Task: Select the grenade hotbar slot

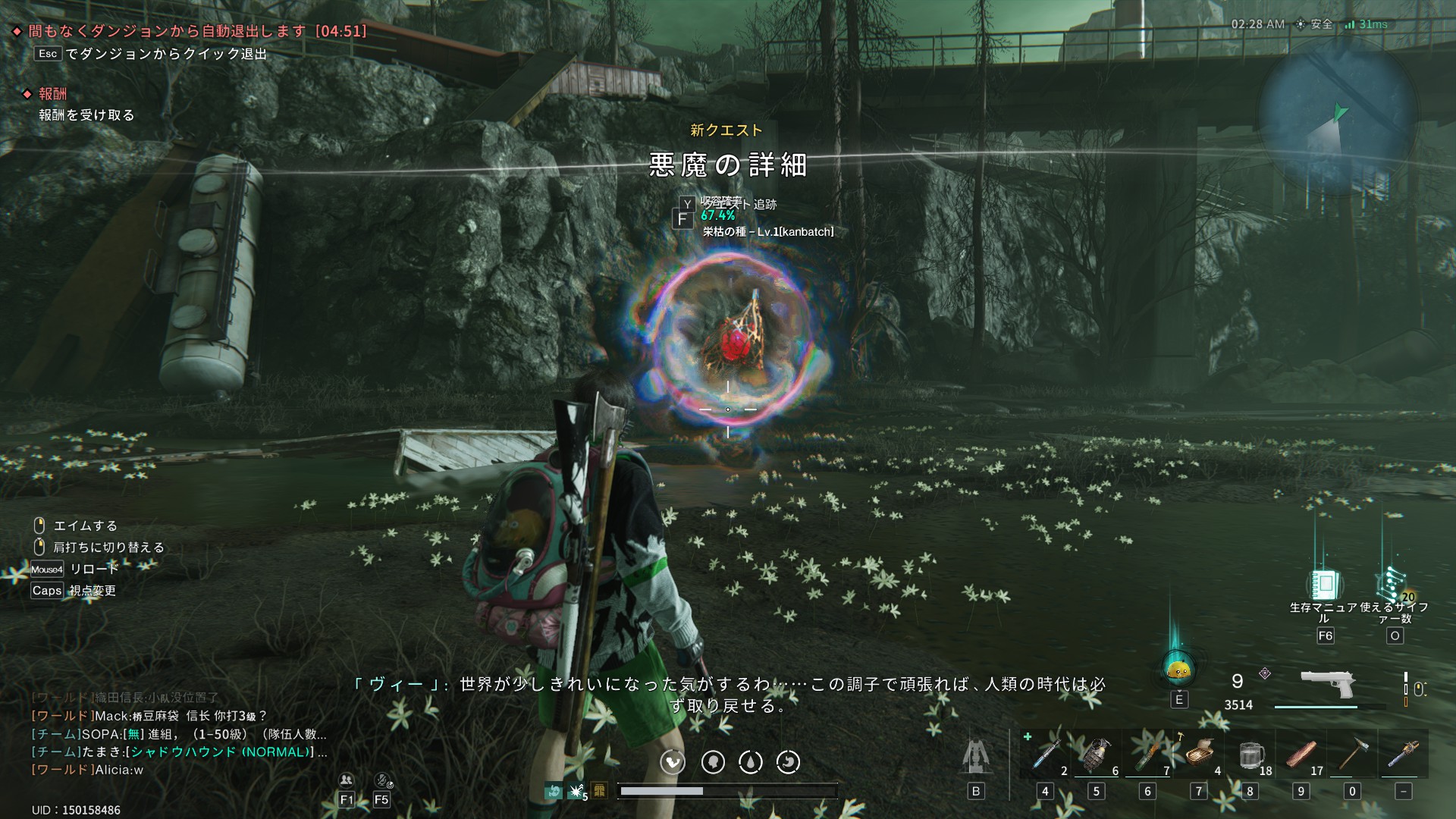Action: click(1097, 755)
